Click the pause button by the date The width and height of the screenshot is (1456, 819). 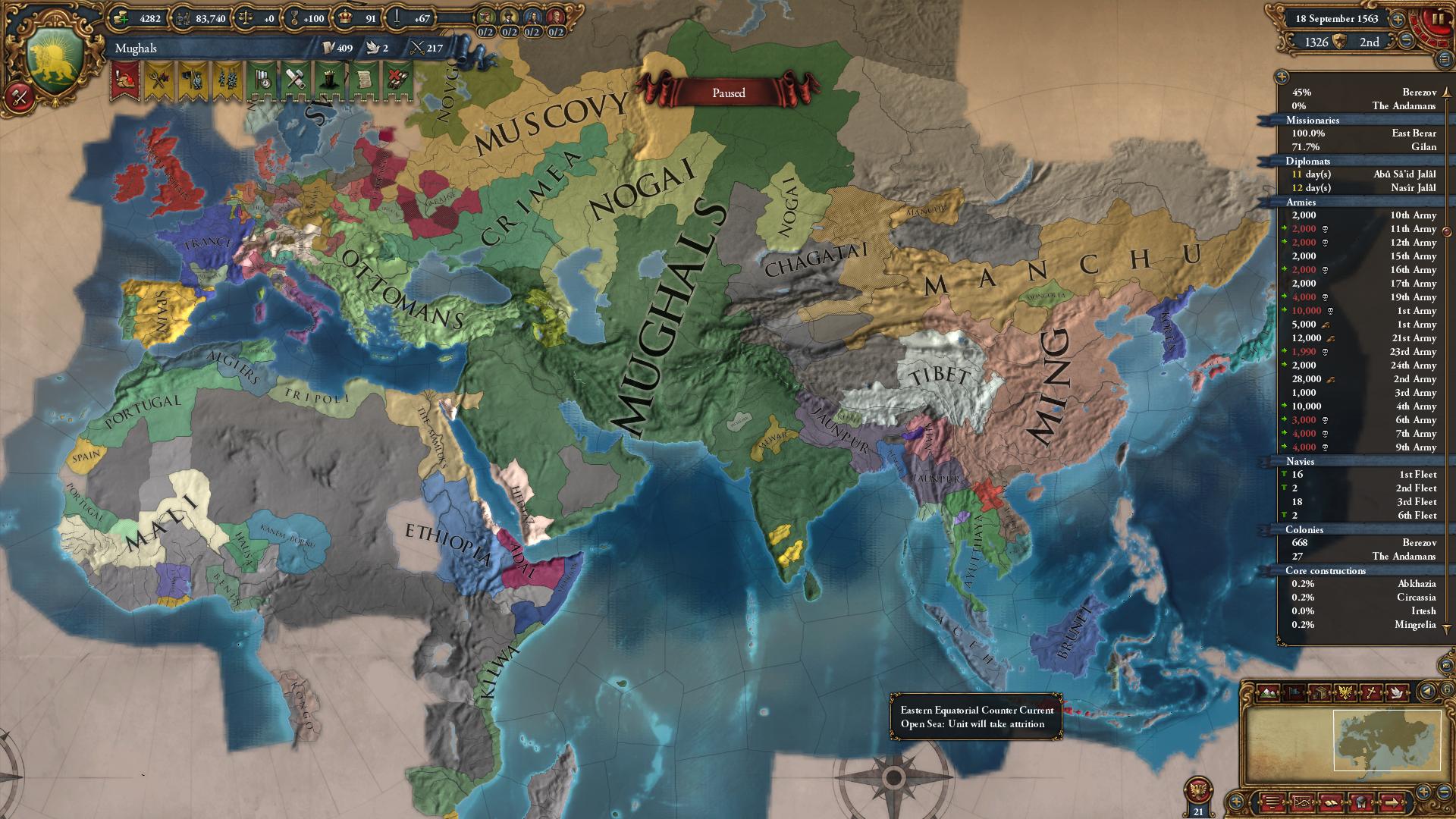click(1437, 20)
